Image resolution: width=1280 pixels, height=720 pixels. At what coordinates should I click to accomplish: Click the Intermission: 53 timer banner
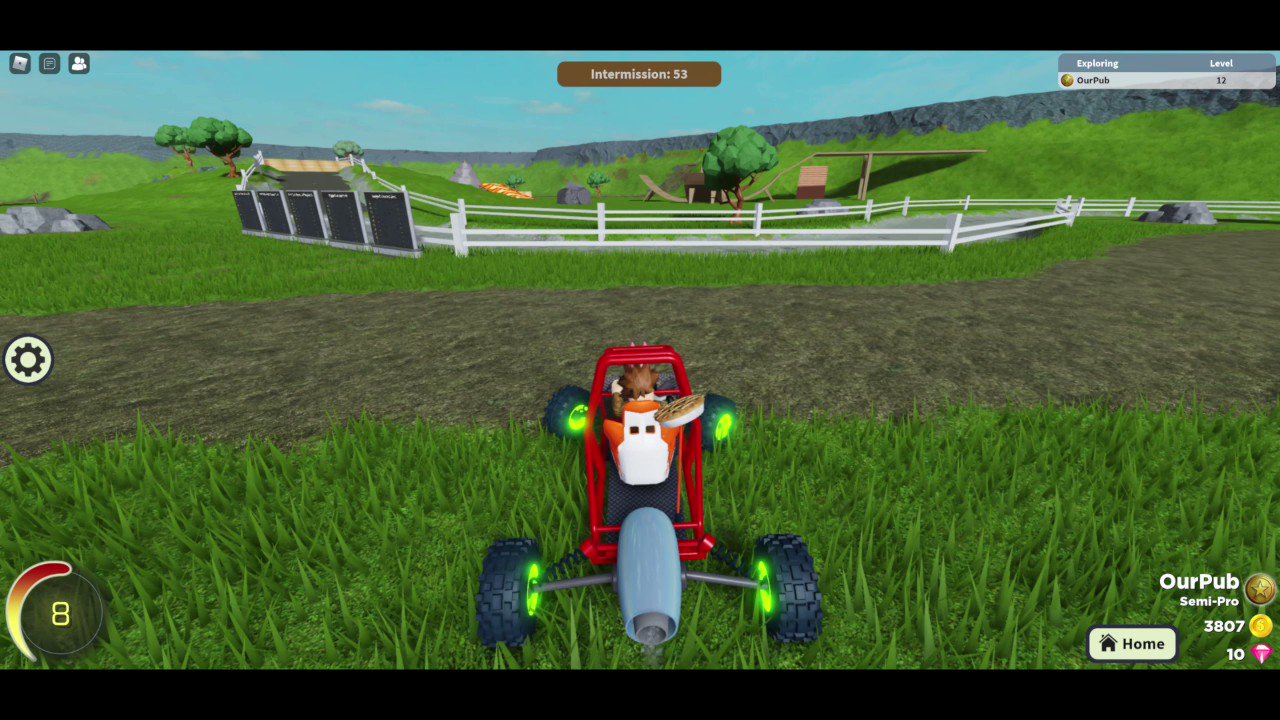pos(639,73)
